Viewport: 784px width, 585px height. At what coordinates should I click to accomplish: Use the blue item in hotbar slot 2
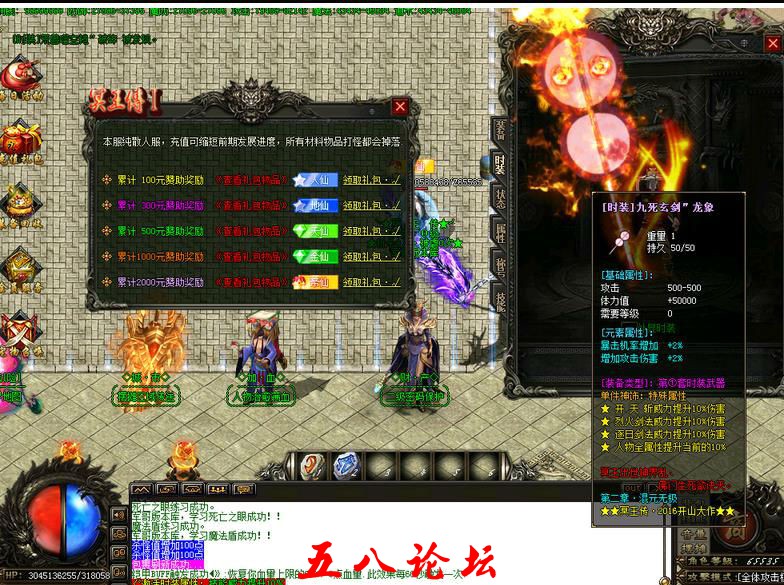coord(346,466)
